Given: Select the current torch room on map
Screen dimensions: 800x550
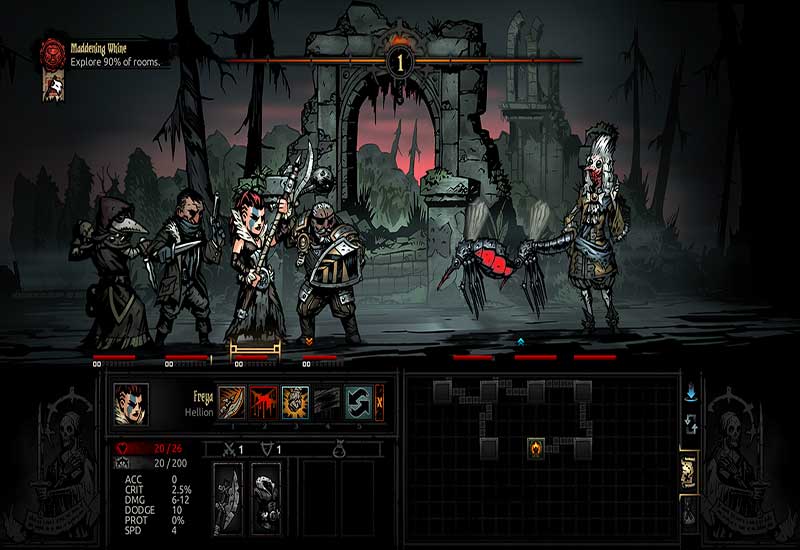Looking at the screenshot, I should coord(536,447).
